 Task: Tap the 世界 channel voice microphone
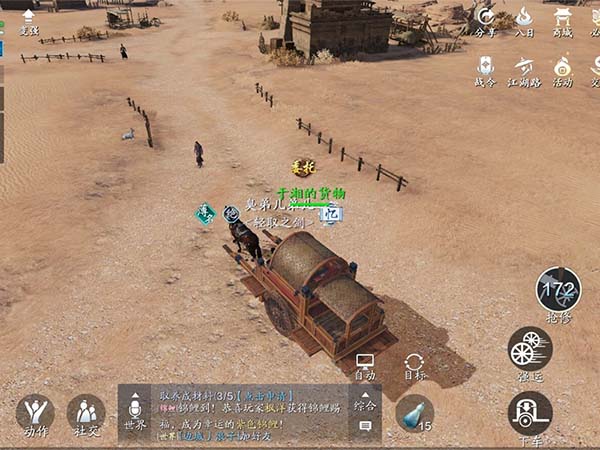(x=135, y=411)
